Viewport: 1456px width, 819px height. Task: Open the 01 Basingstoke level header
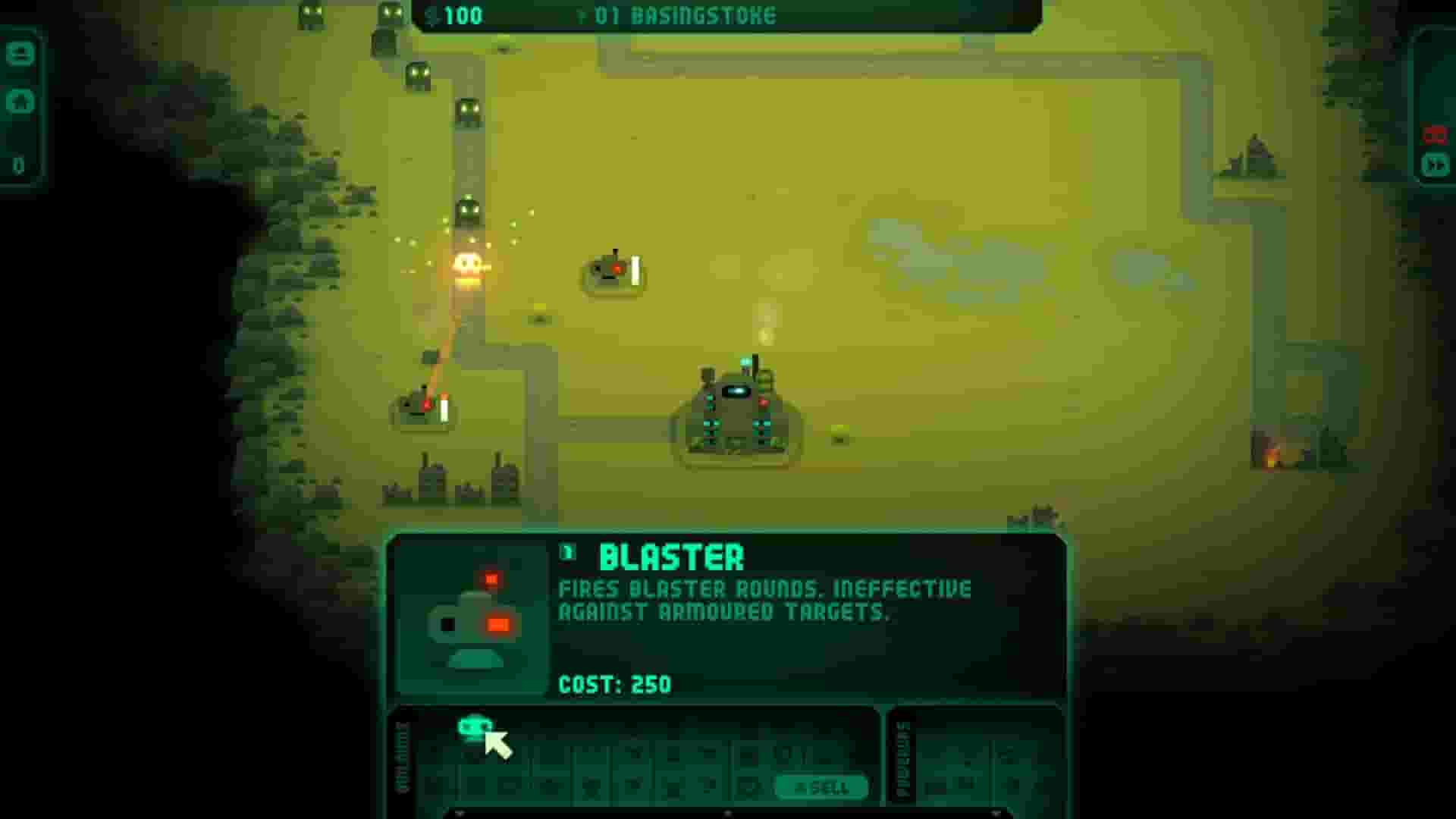682,14
